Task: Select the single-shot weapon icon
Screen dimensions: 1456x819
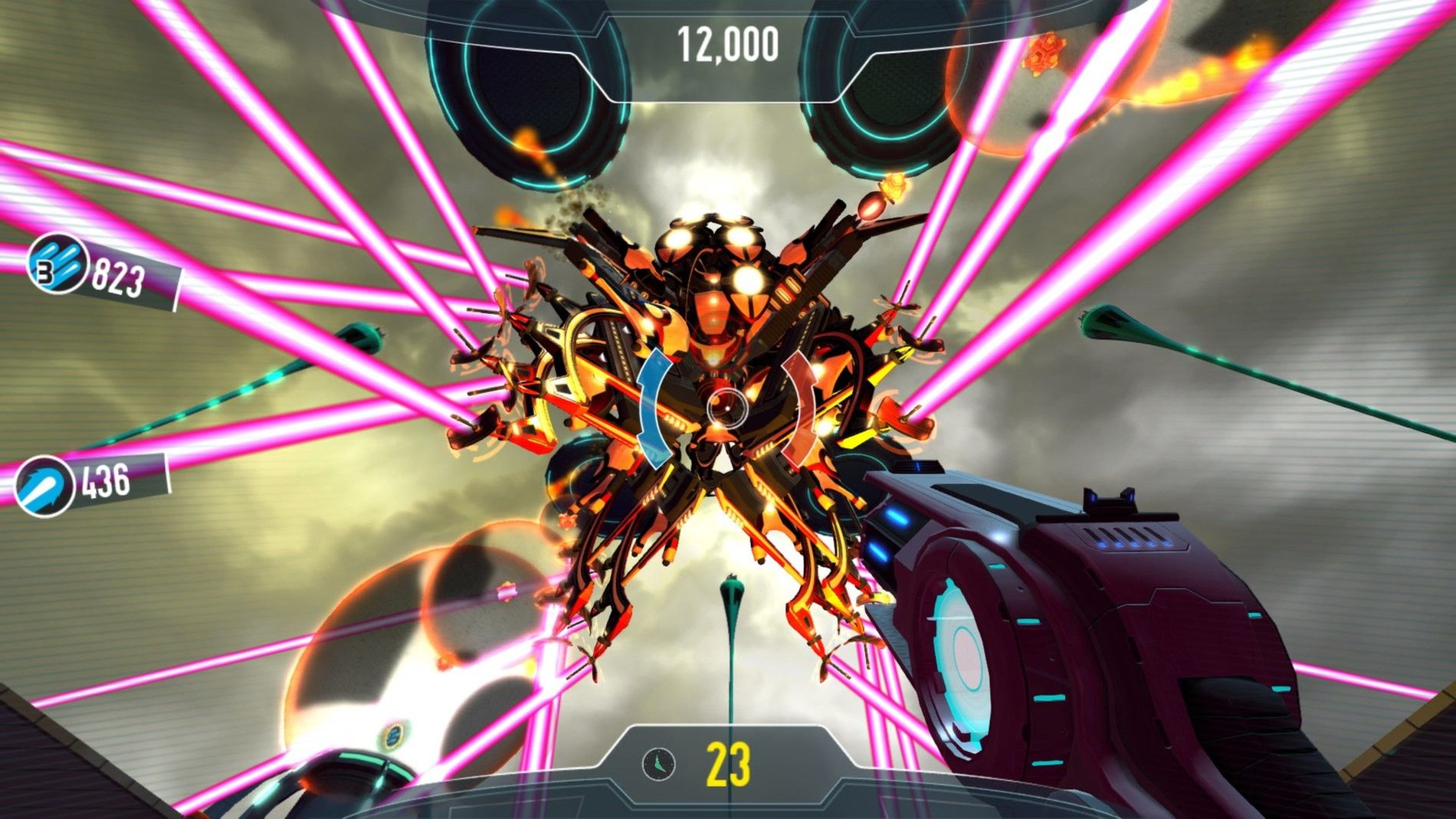Action: pos(44,485)
